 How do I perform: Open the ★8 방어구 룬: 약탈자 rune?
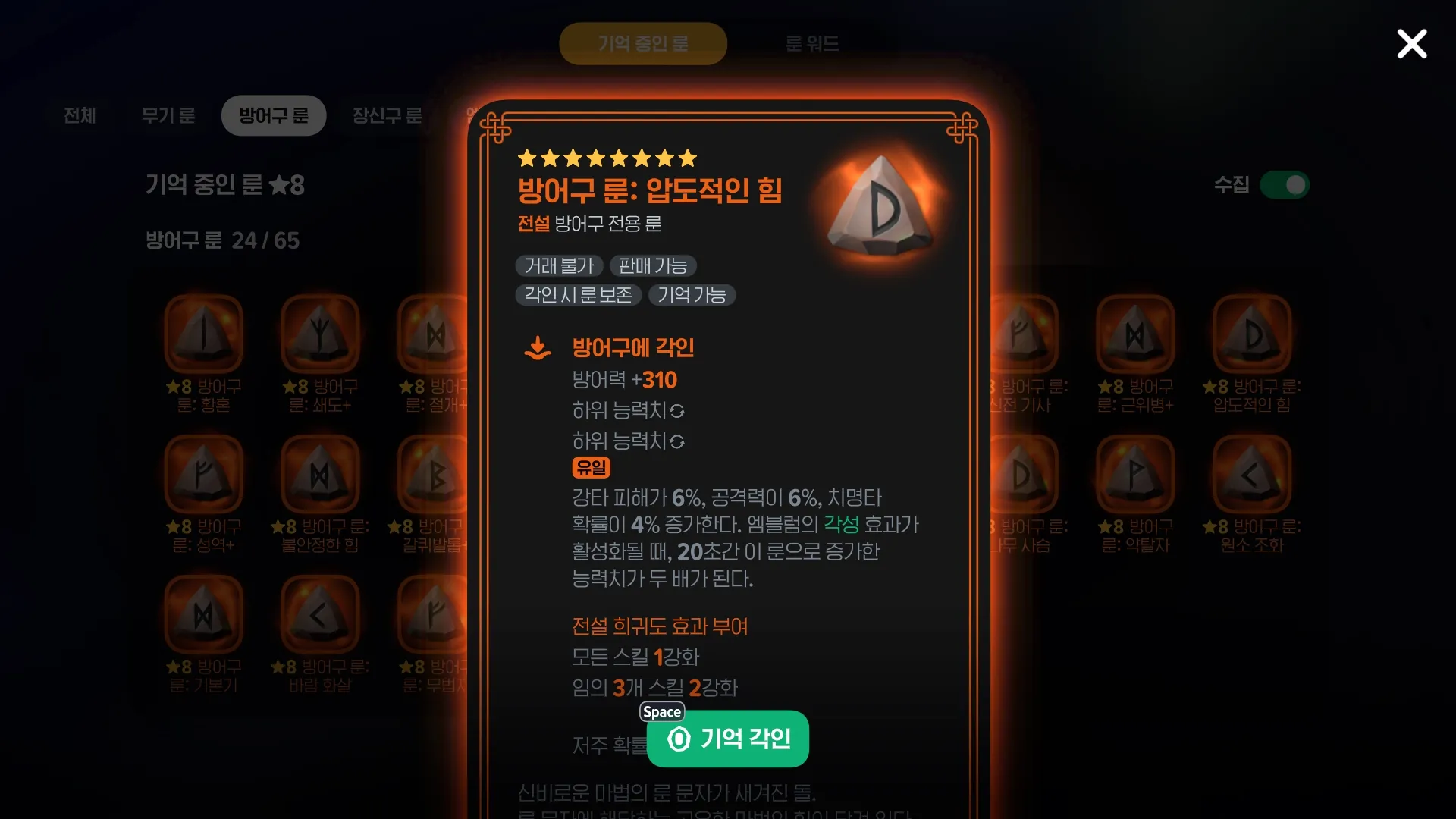[x=1137, y=474]
